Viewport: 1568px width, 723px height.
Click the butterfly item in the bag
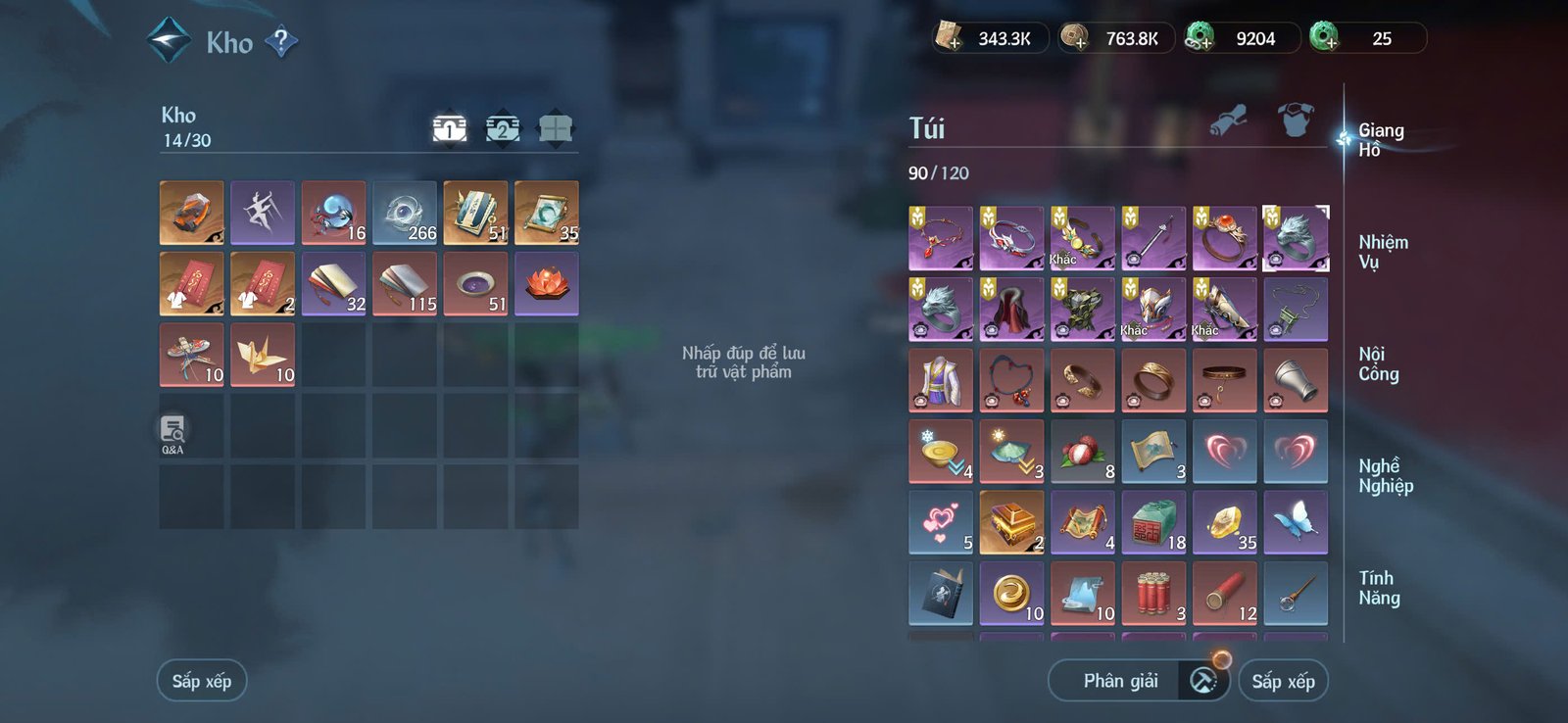1296,521
